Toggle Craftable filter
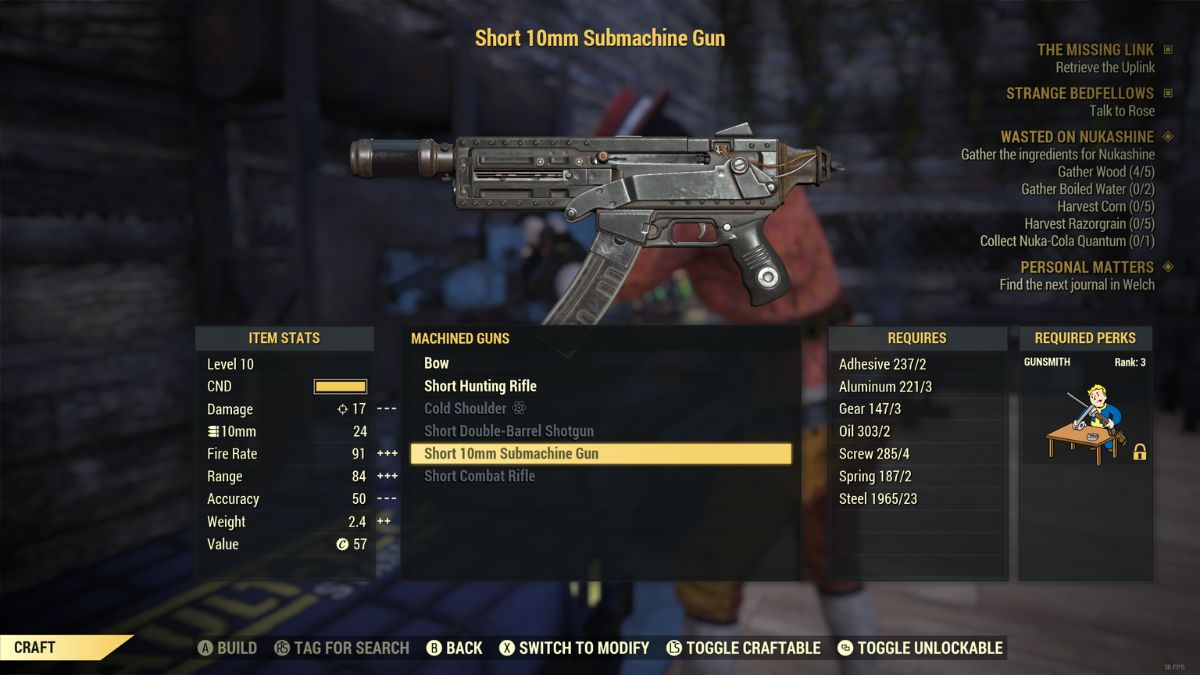The width and height of the screenshot is (1200, 675). pos(742,648)
